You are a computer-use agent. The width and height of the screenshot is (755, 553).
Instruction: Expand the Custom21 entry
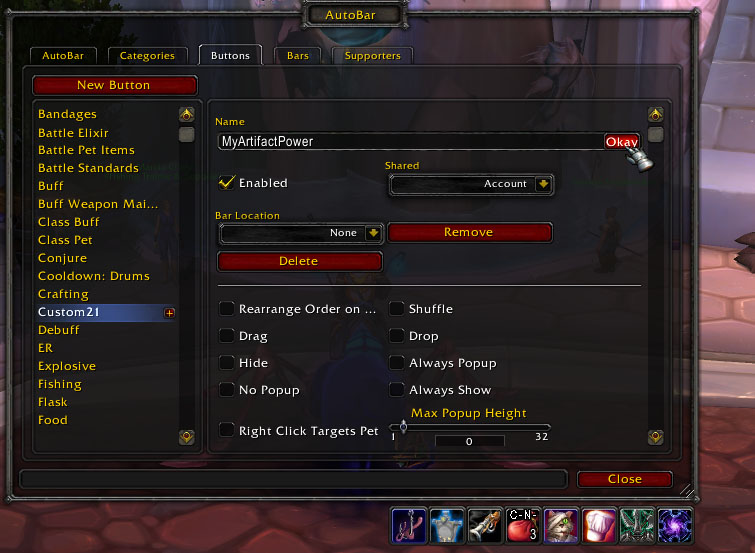pyautogui.click(x=169, y=313)
